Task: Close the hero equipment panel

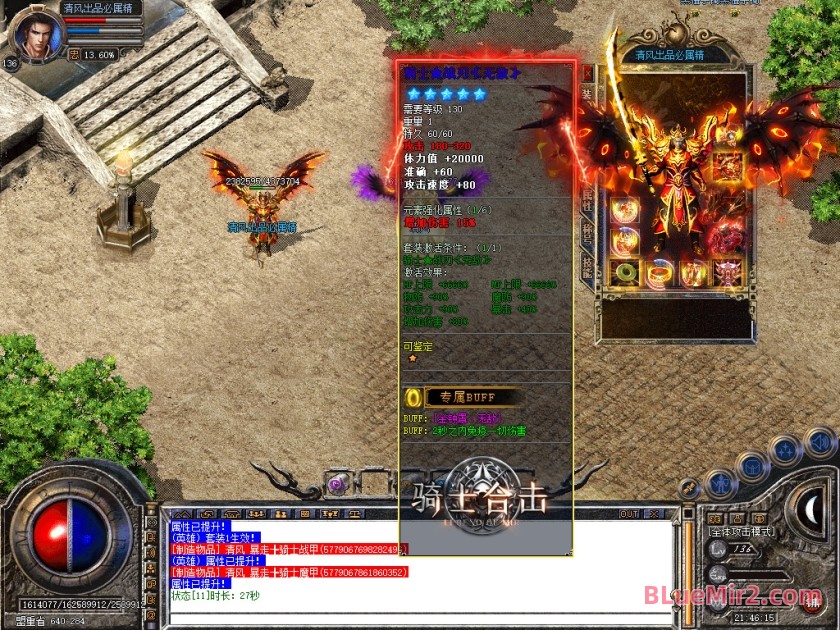Action: coord(587,73)
